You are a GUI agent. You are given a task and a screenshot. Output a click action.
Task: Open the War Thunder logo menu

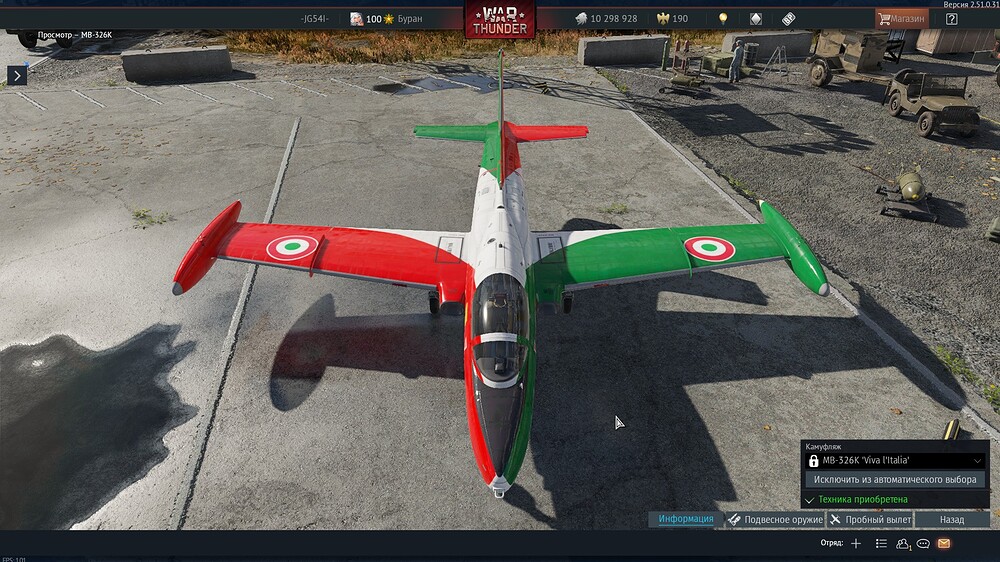(499, 20)
